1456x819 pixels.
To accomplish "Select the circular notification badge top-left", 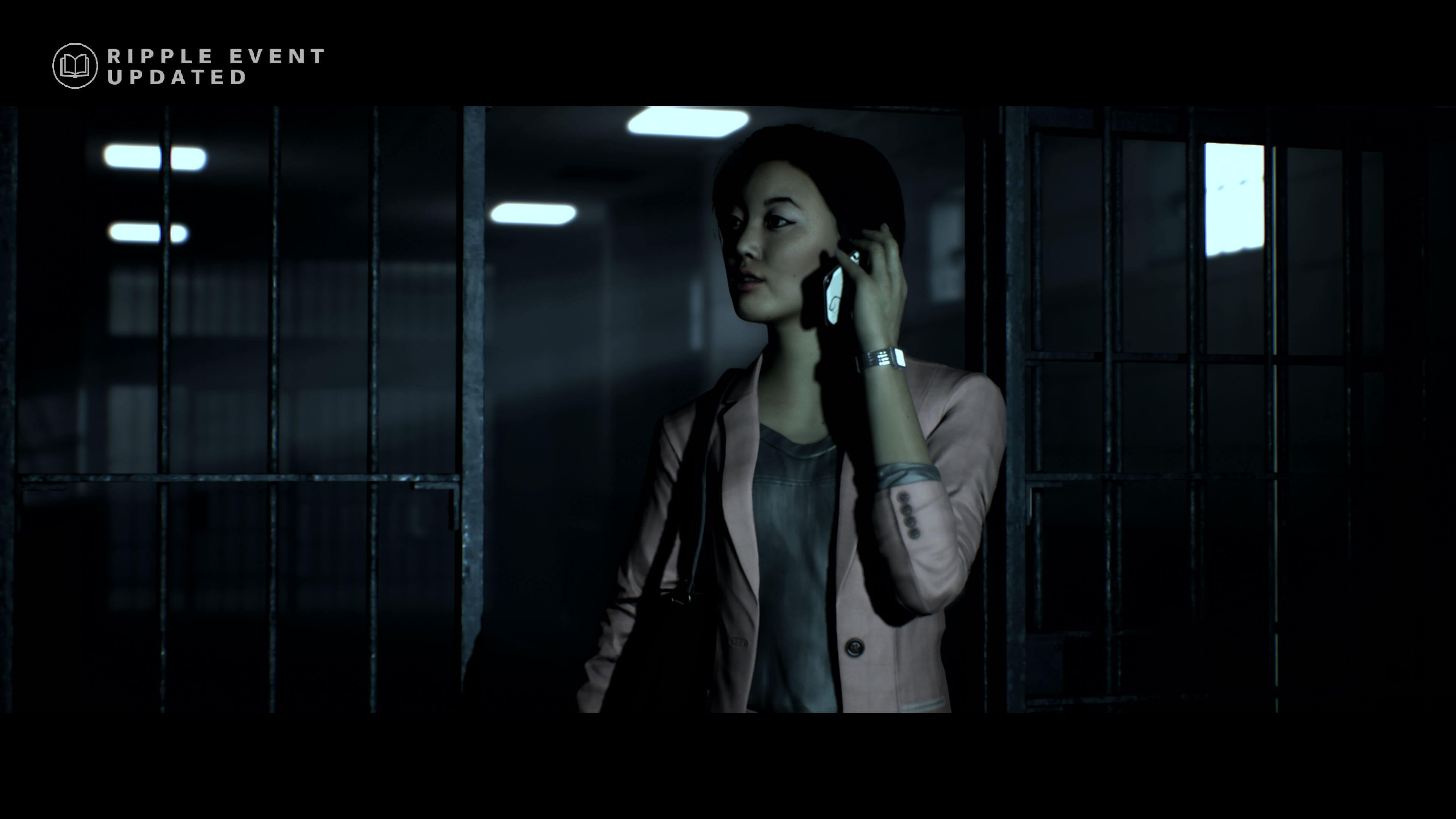I will point(75,66).
